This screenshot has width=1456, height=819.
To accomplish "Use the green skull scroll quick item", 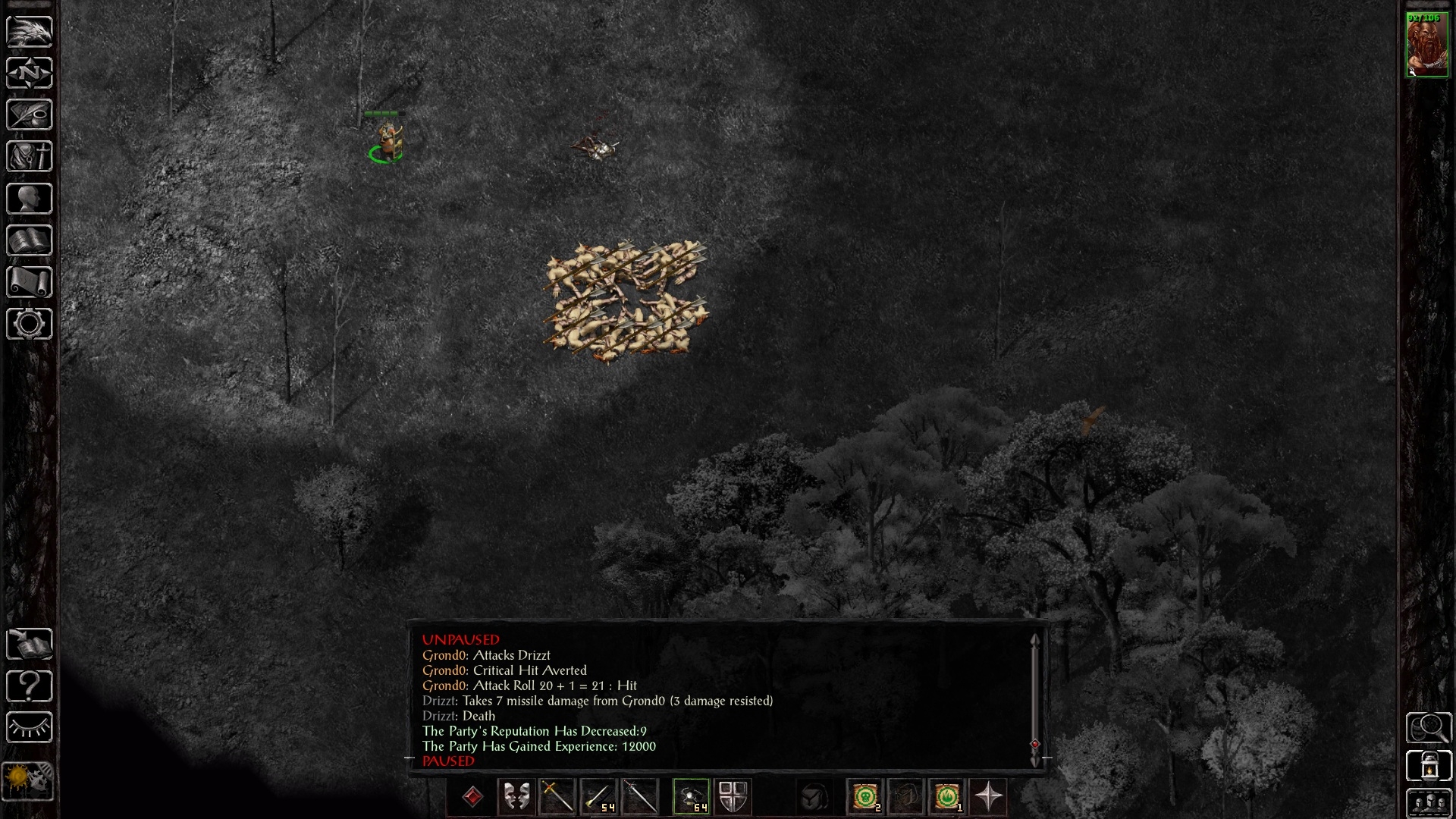I will point(865,797).
